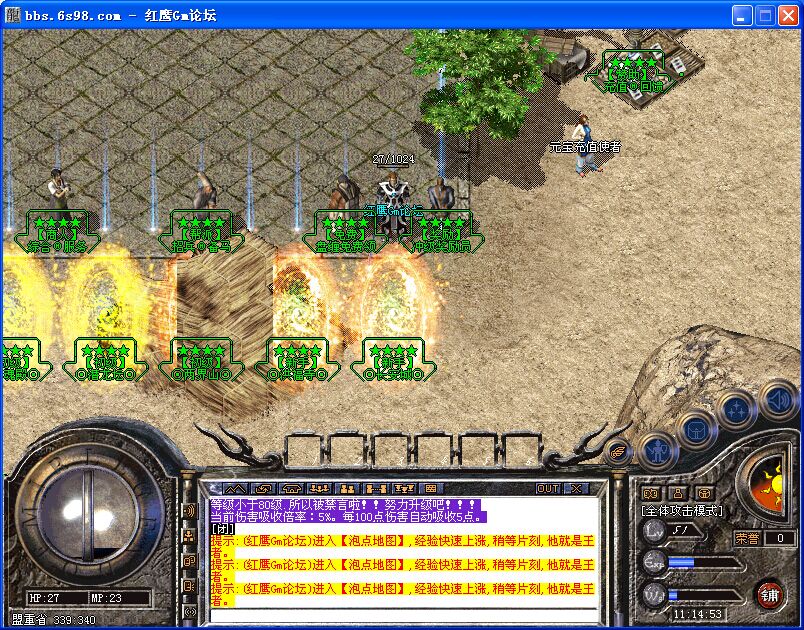Switch the 全体攻击模式 attack mode label
The width and height of the screenshot is (804, 630).
pyautogui.click(x=682, y=511)
